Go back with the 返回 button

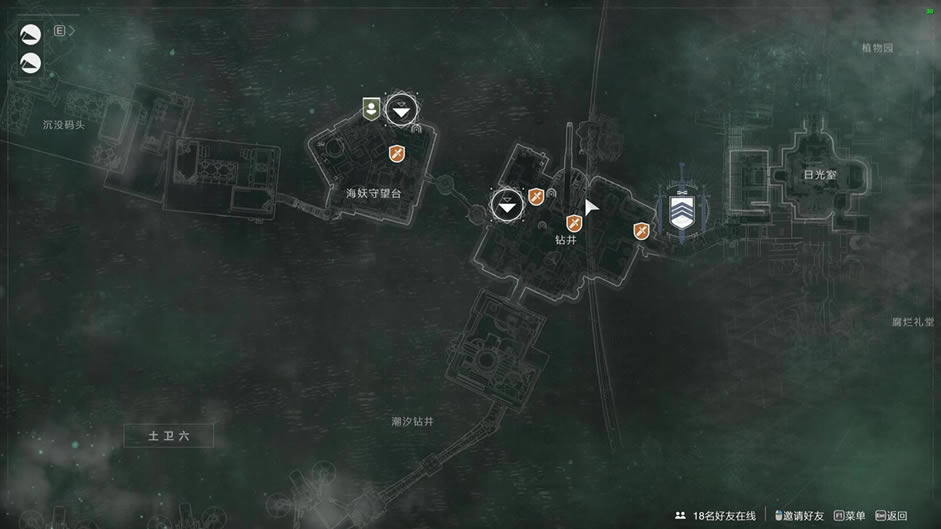coord(892,515)
